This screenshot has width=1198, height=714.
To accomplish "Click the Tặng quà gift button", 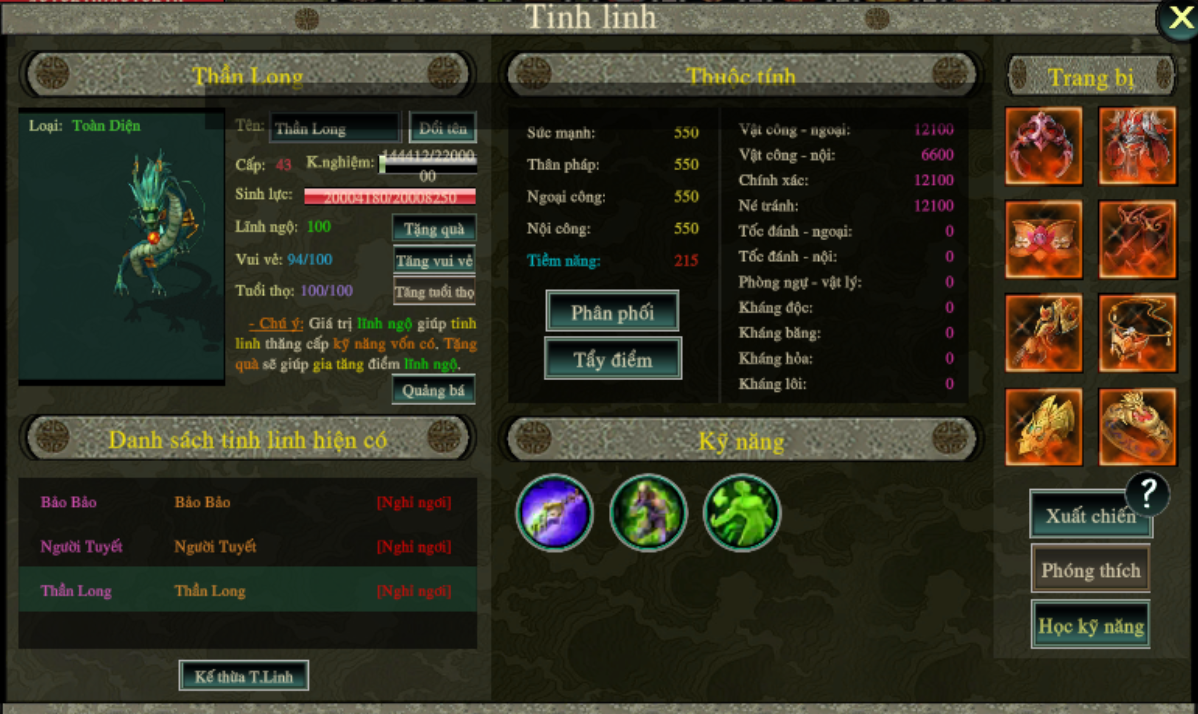I will point(434,229).
